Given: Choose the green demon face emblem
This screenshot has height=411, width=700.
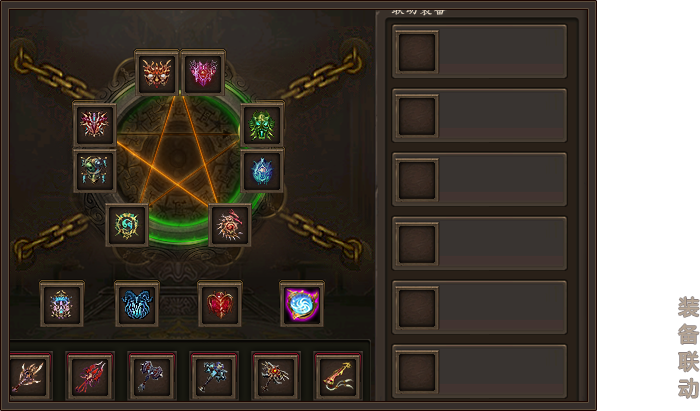Looking at the screenshot, I should [x=262, y=125].
